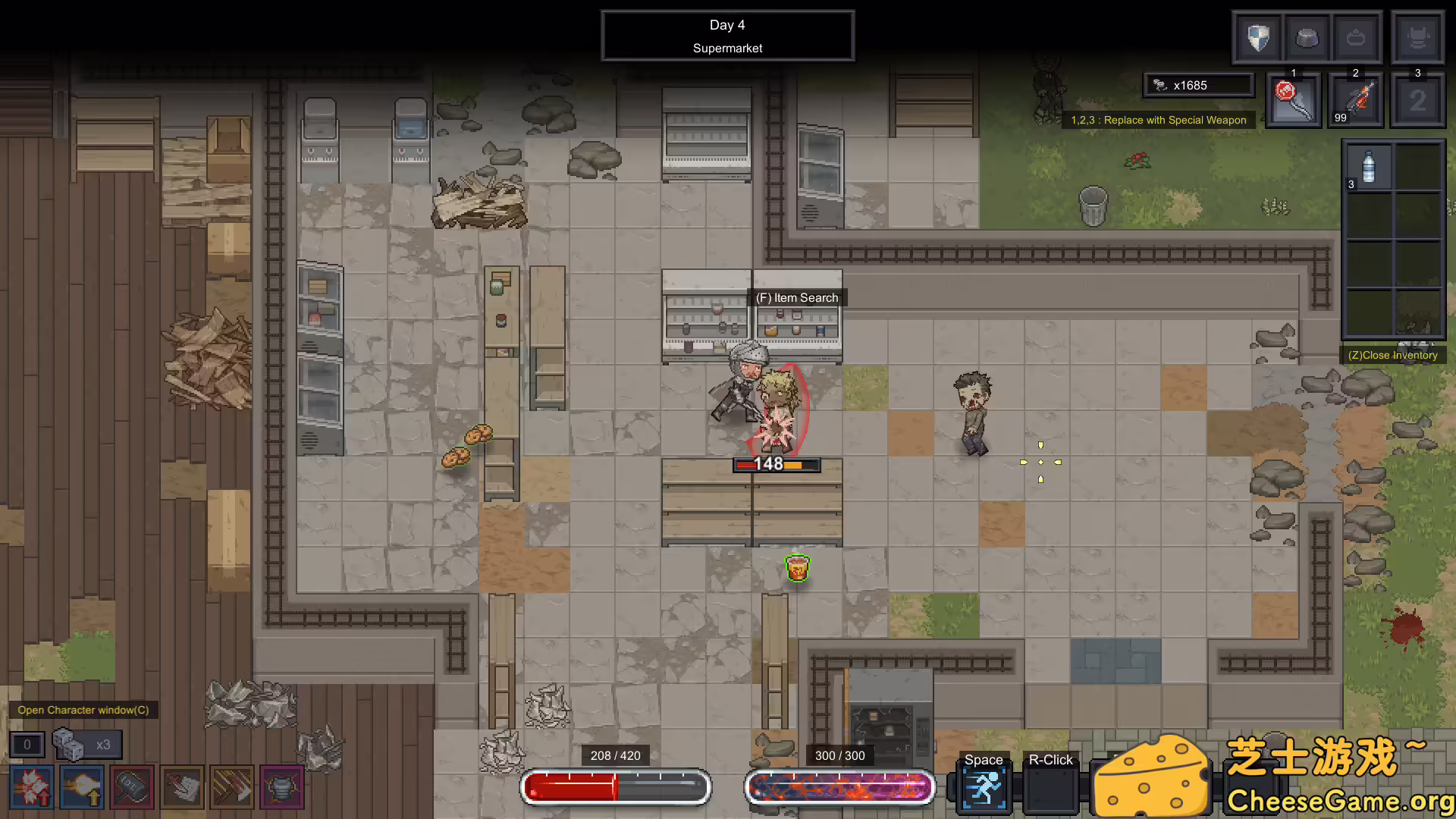The width and height of the screenshot is (1456, 819).
Task: Select the sword and paper perk icon
Action: click(x=182, y=788)
